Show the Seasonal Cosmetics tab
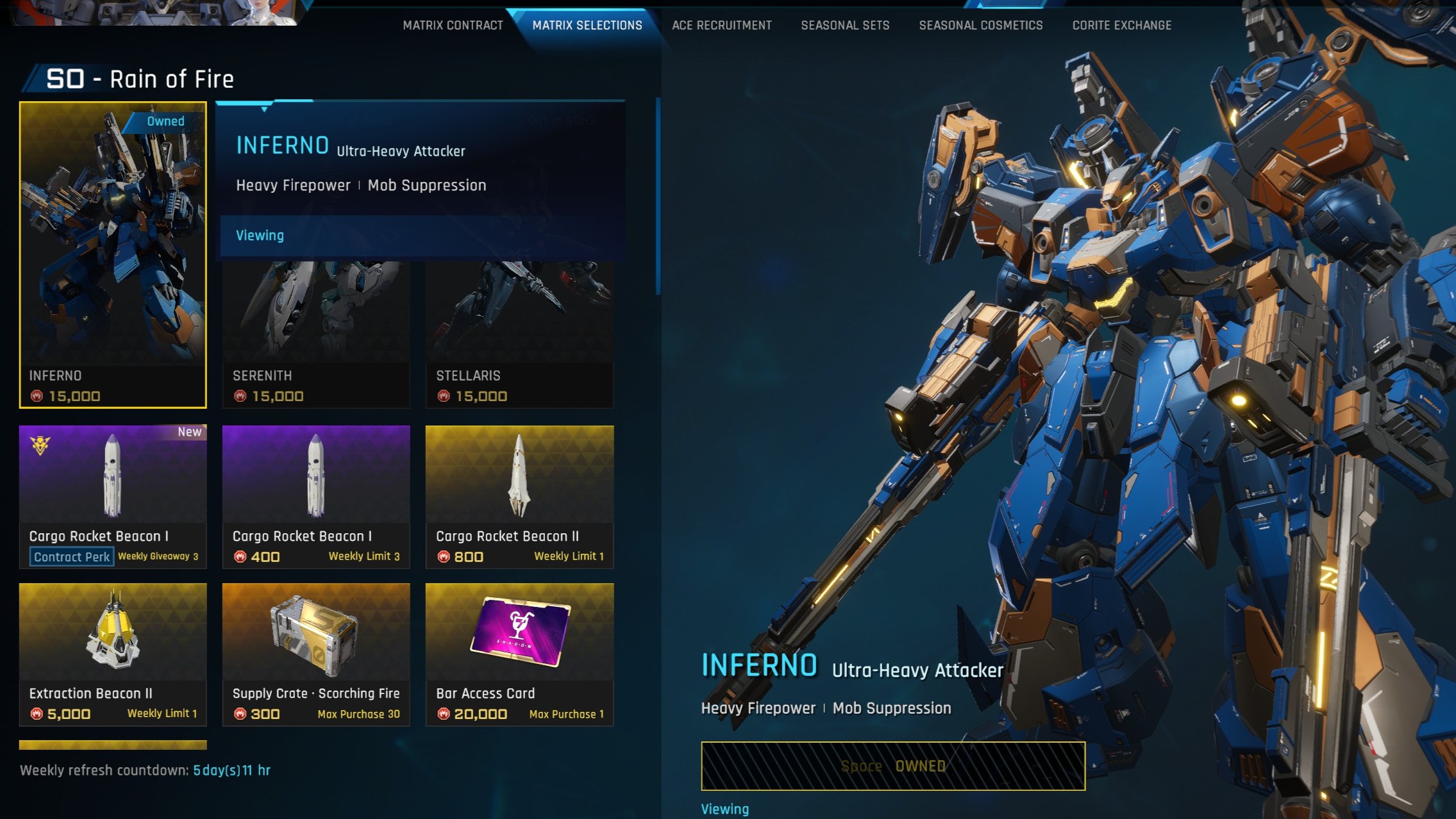 (980, 26)
